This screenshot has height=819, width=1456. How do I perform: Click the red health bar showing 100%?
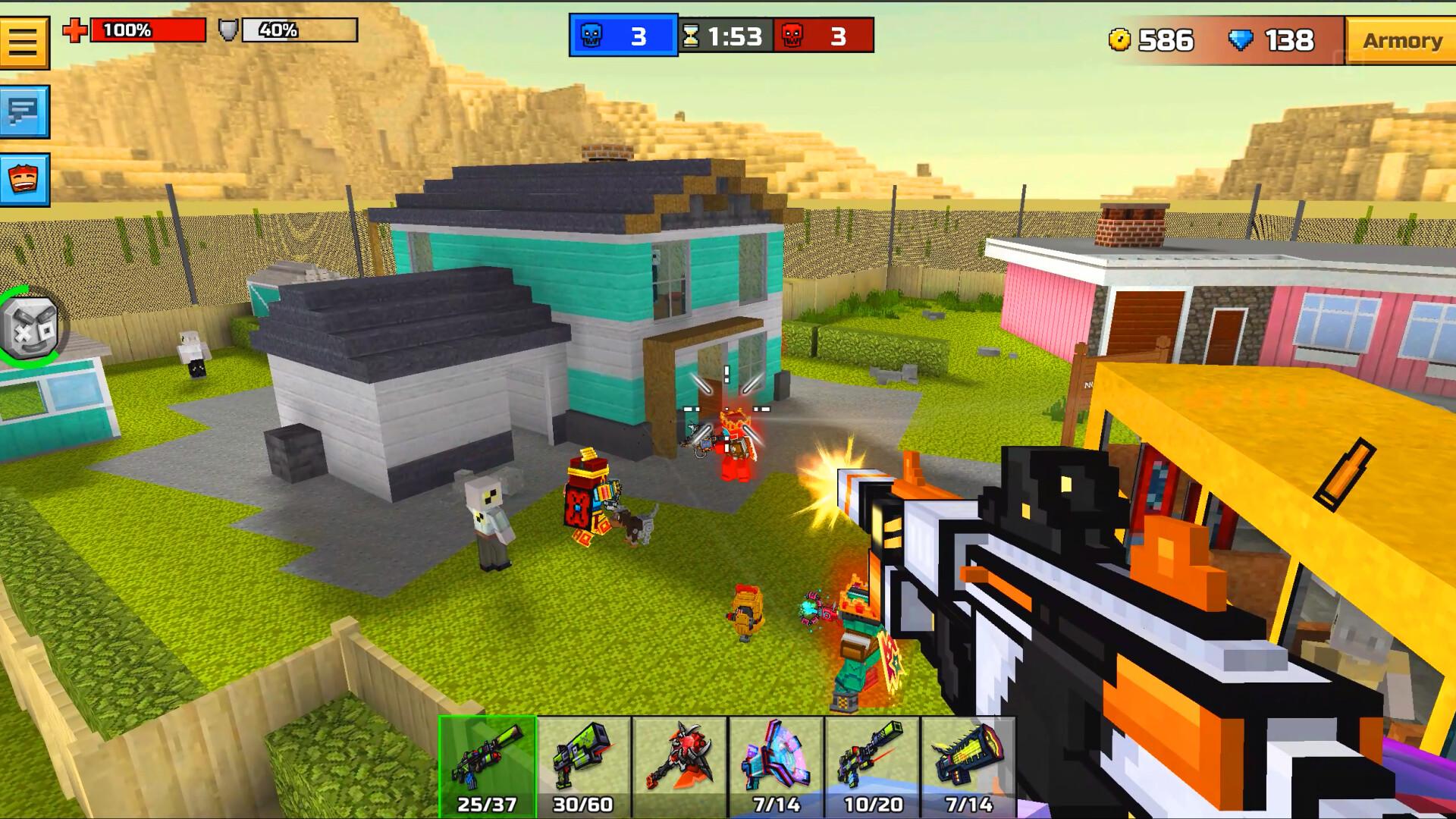click(148, 32)
